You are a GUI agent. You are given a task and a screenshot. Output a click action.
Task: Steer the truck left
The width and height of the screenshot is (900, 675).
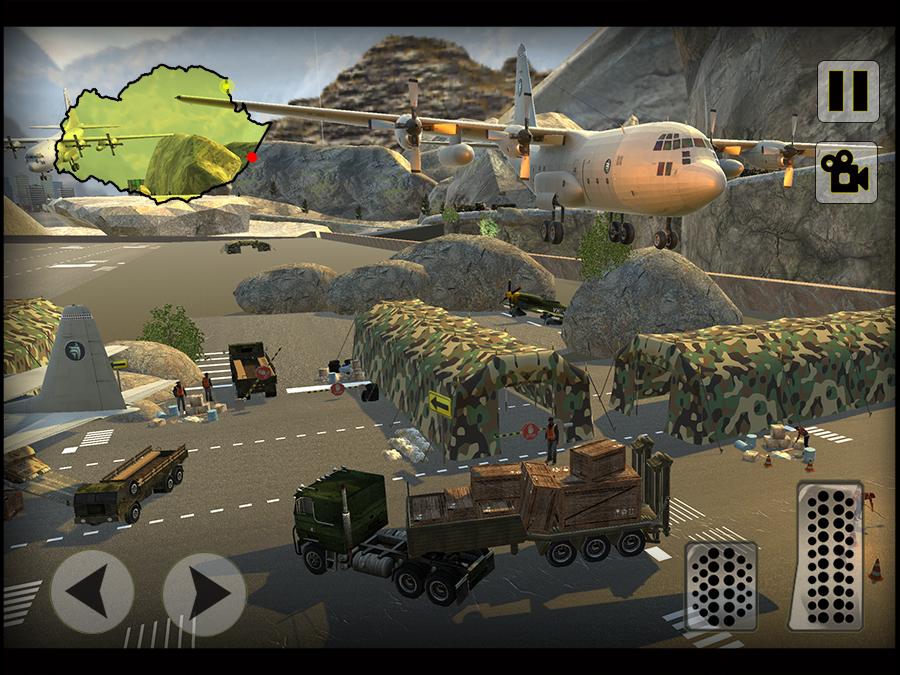pos(92,592)
